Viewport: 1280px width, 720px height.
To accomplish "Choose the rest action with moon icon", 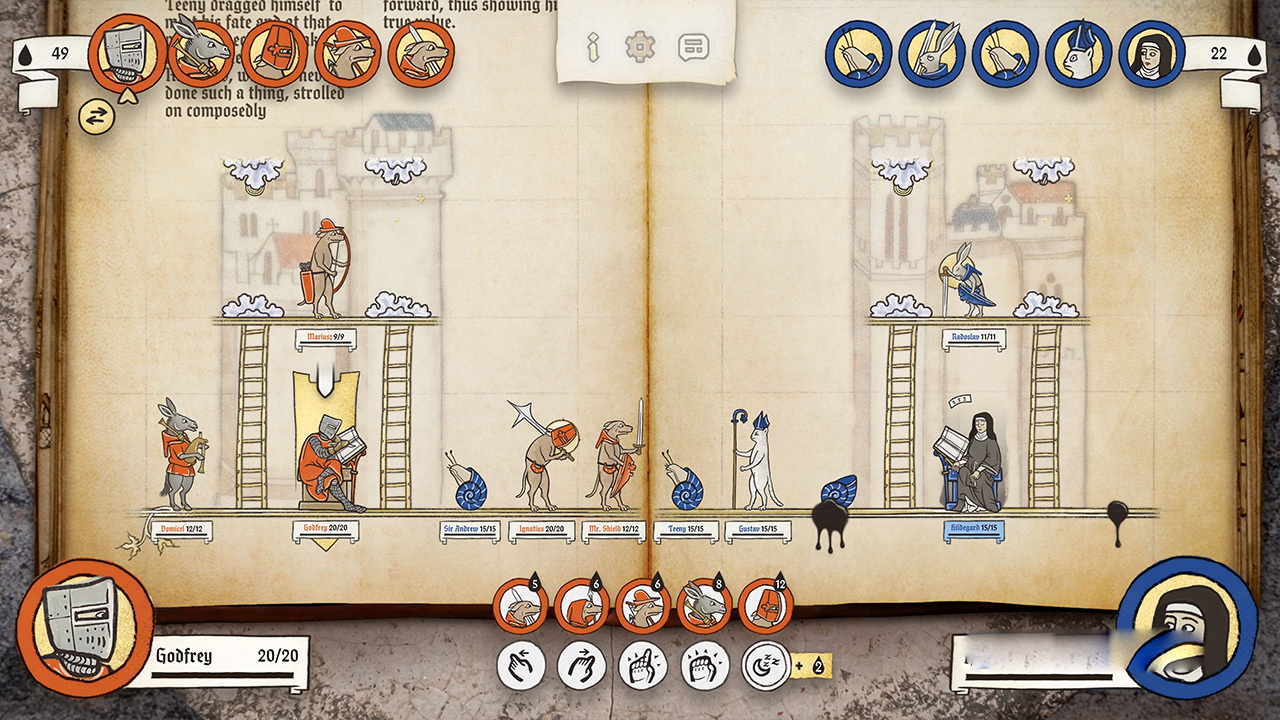I will click(x=766, y=665).
